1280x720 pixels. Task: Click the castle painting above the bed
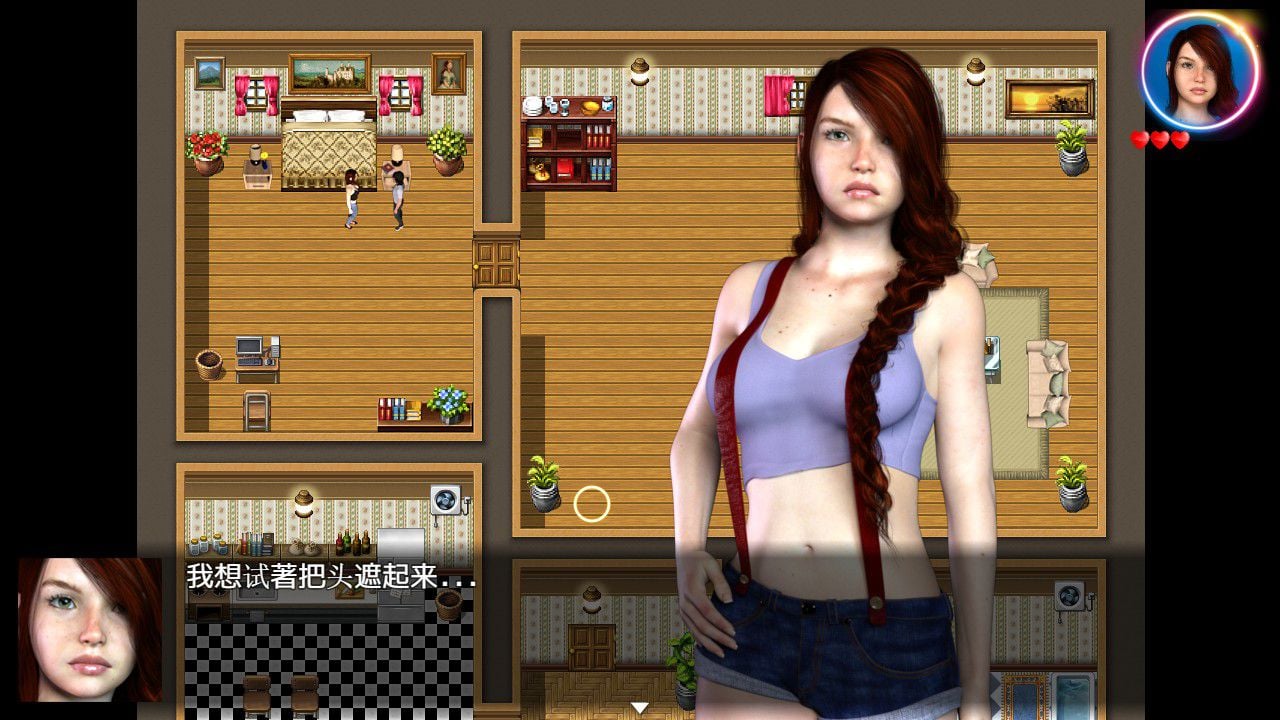point(330,72)
